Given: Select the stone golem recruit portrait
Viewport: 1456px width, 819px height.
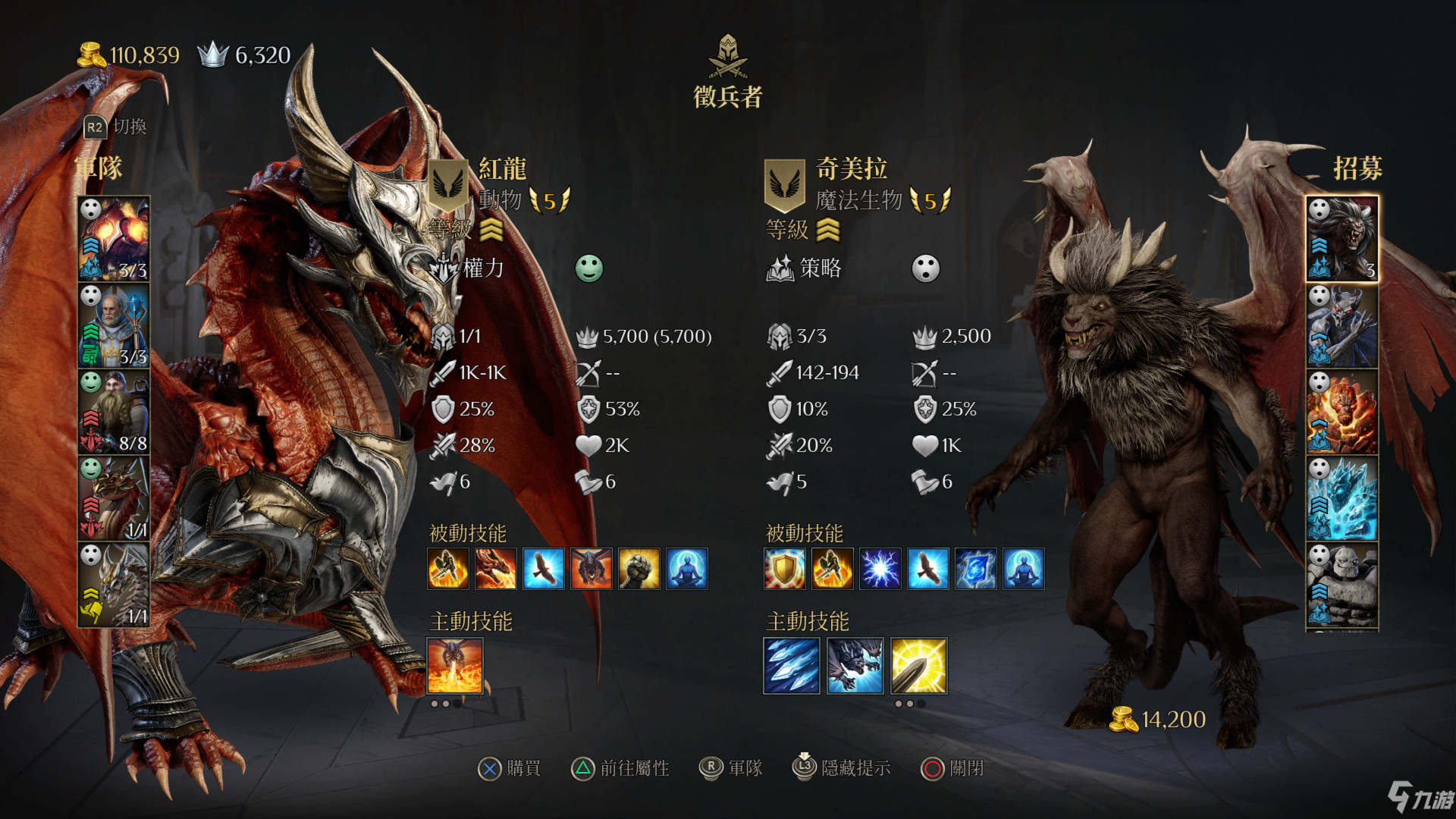Looking at the screenshot, I should (x=1341, y=585).
